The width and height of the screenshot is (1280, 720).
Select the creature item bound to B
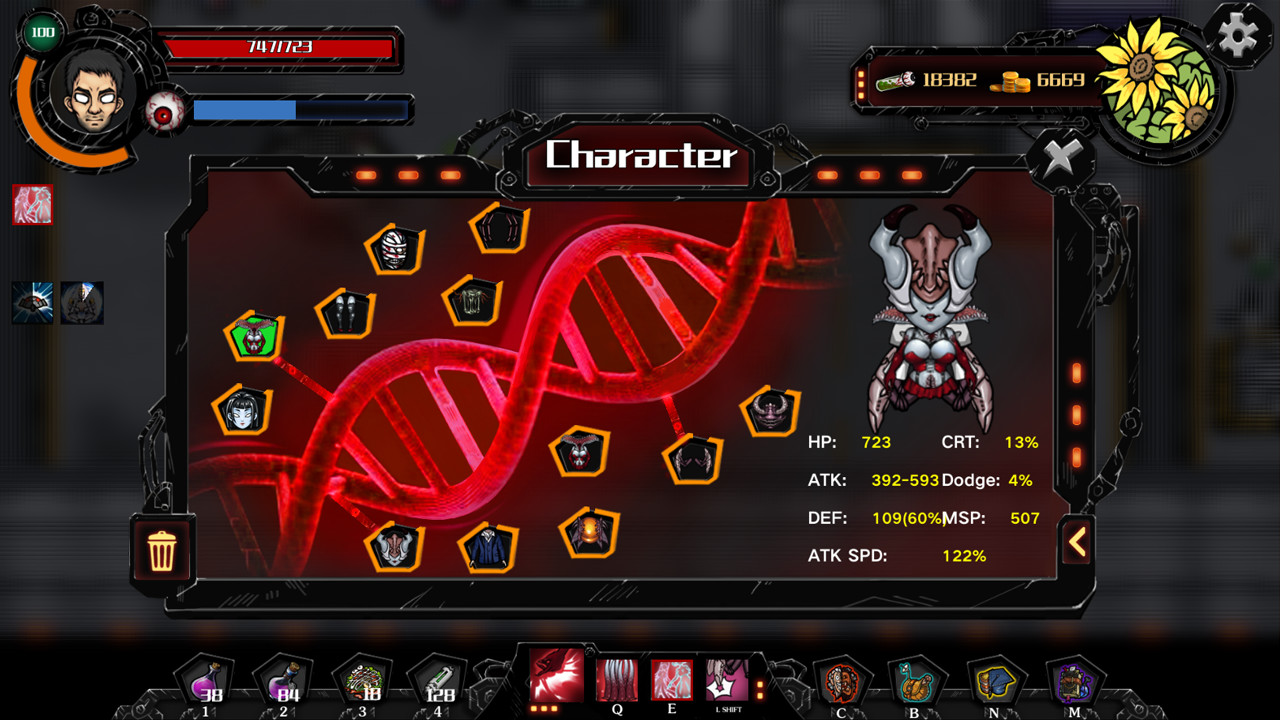coord(916,681)
